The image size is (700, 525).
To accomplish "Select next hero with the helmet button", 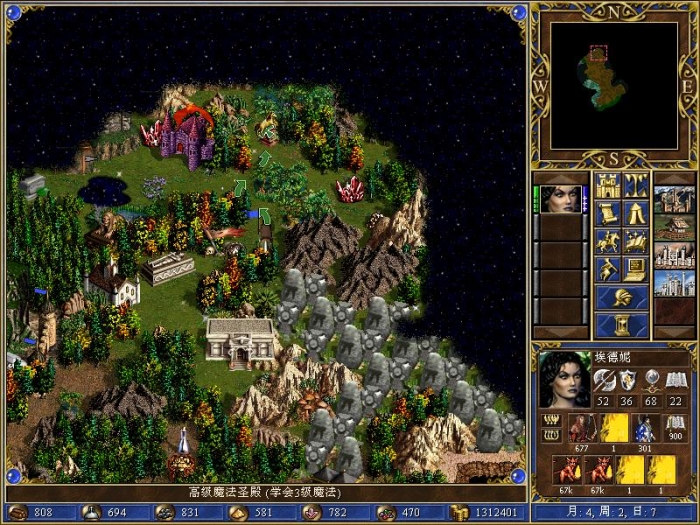I will 621,297.
